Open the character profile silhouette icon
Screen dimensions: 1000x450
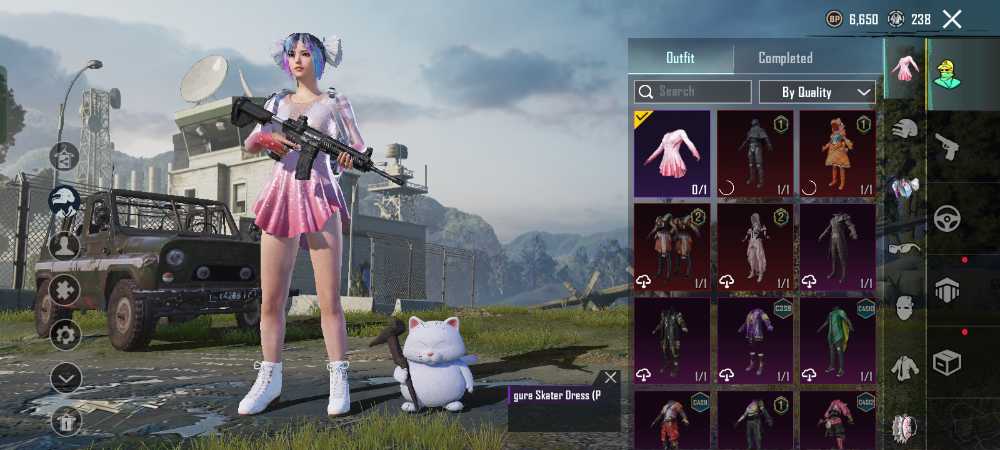click(x=65, y=246)
